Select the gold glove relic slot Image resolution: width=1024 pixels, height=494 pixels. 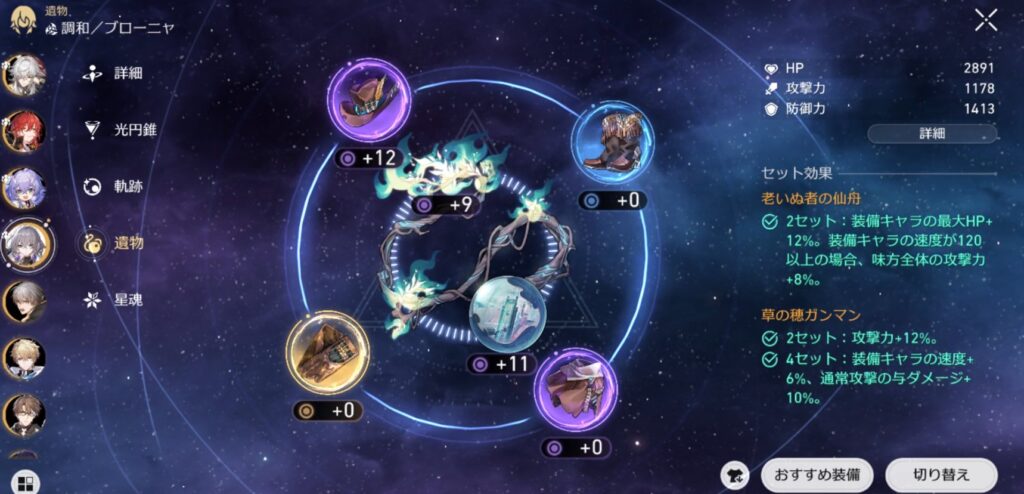[327, 353]
